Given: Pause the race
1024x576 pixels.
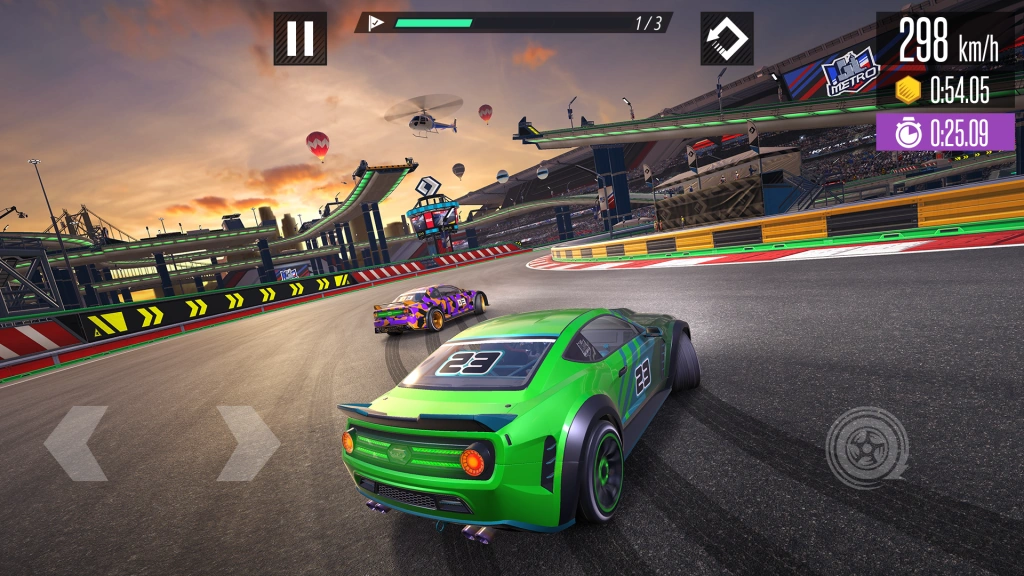Looking at the screenshot, I should (300, 39).
